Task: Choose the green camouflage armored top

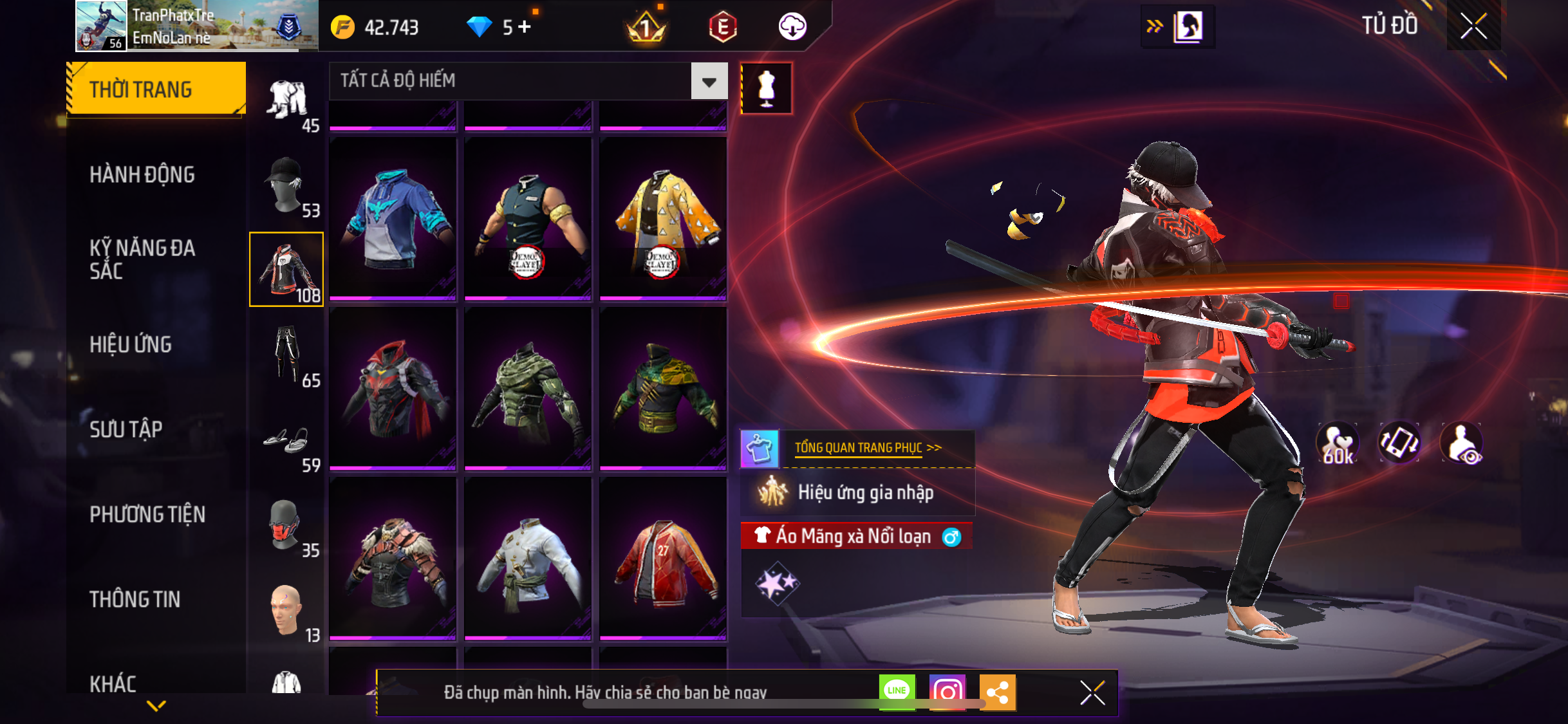Action: tap(527, 389)
